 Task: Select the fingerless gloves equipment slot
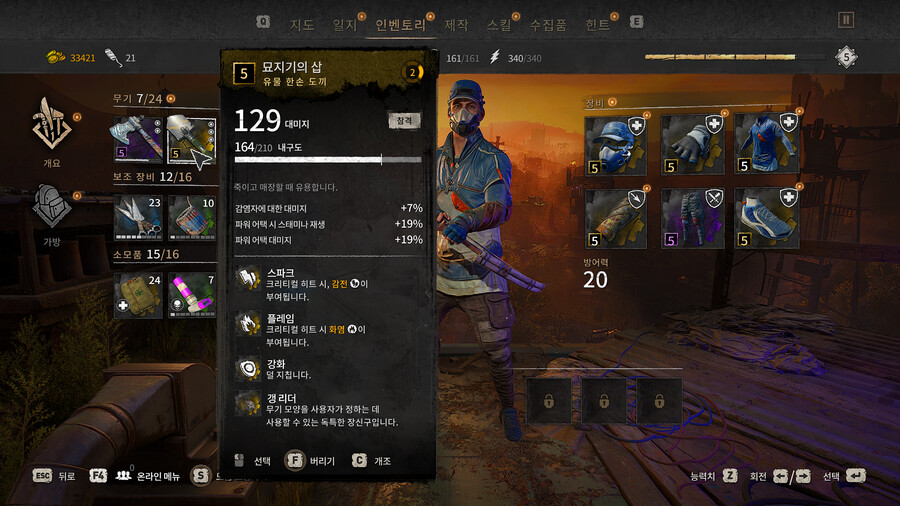692,146
